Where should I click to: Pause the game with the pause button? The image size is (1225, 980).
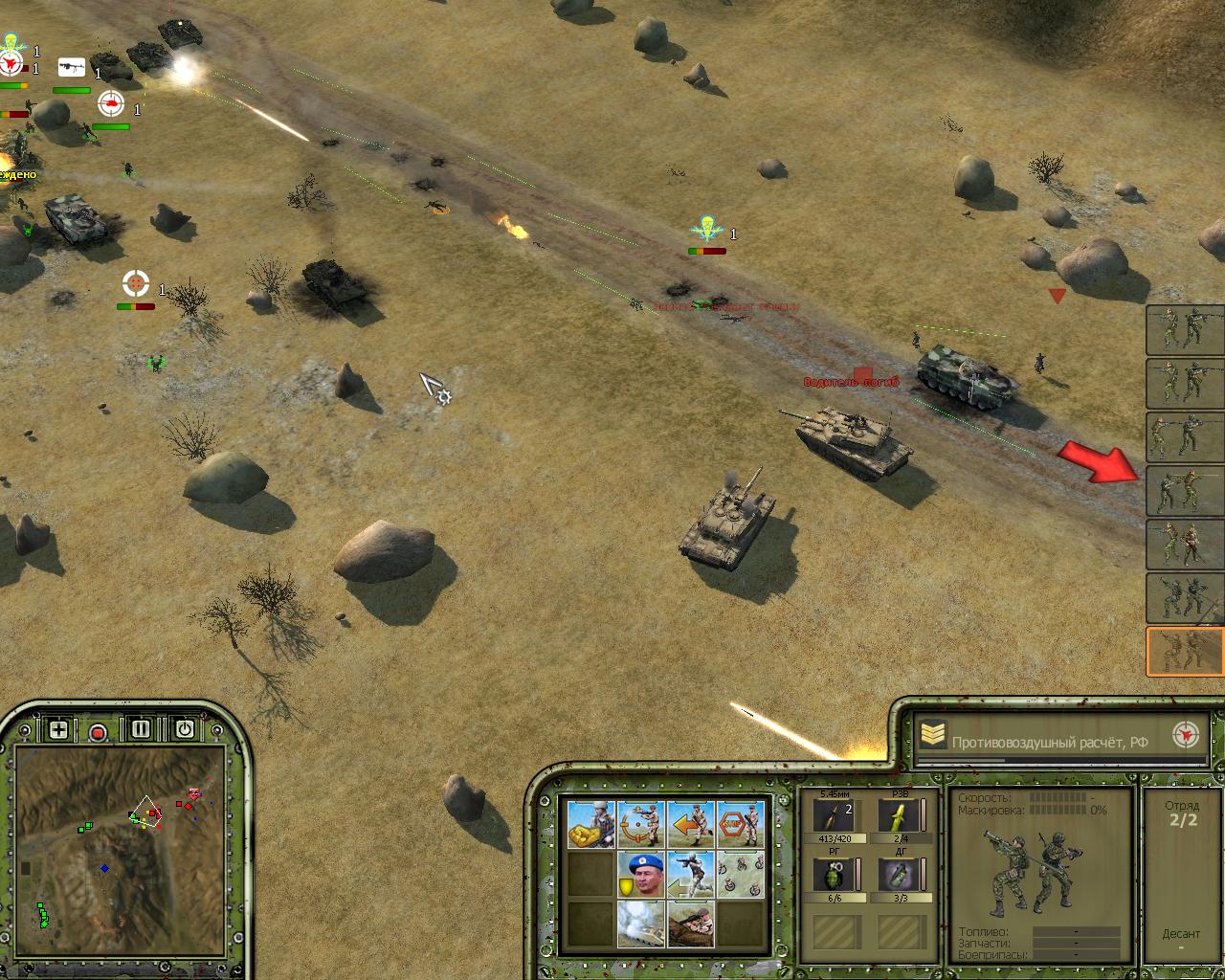141,729
